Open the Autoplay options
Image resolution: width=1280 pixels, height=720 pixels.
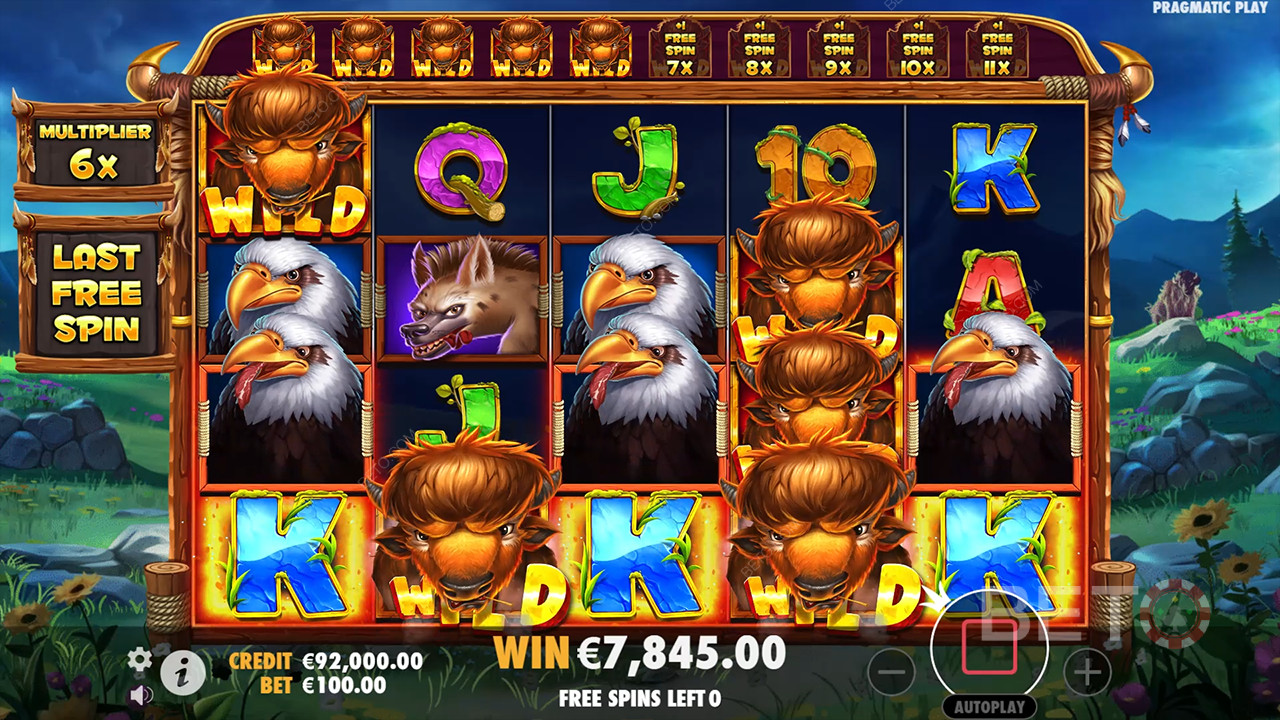point(989,706)
